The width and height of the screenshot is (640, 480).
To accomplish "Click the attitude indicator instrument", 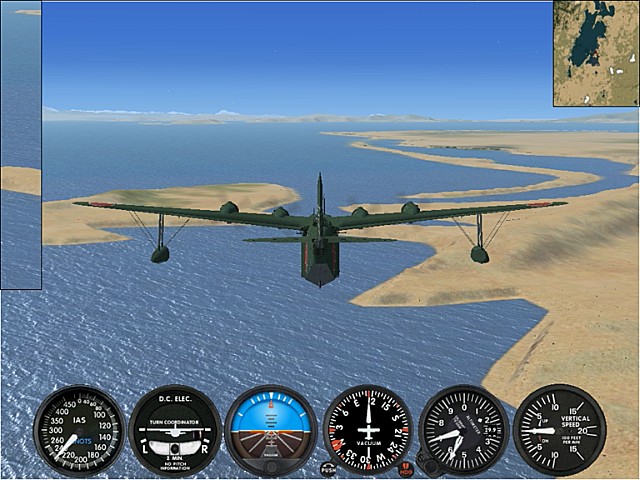I will click(x=270, y=430).
